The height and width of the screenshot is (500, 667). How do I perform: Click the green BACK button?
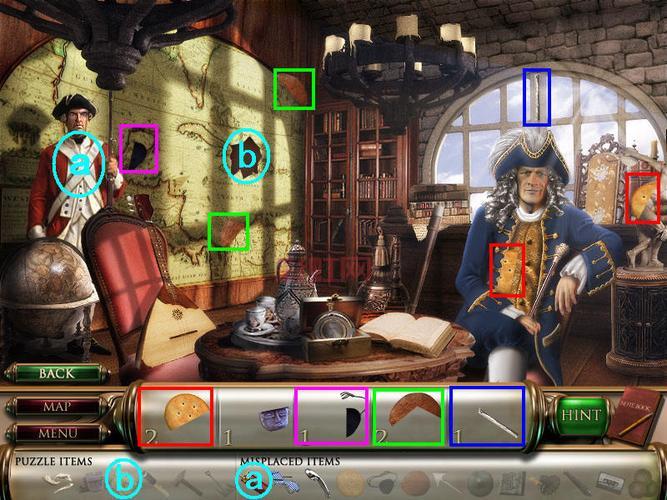(56, 373)
